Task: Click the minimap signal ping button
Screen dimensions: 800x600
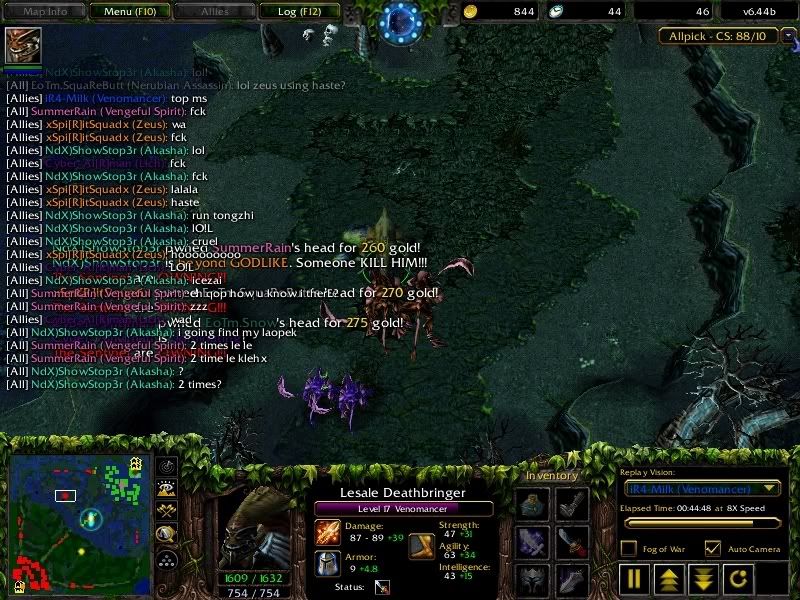Action: 167,466
